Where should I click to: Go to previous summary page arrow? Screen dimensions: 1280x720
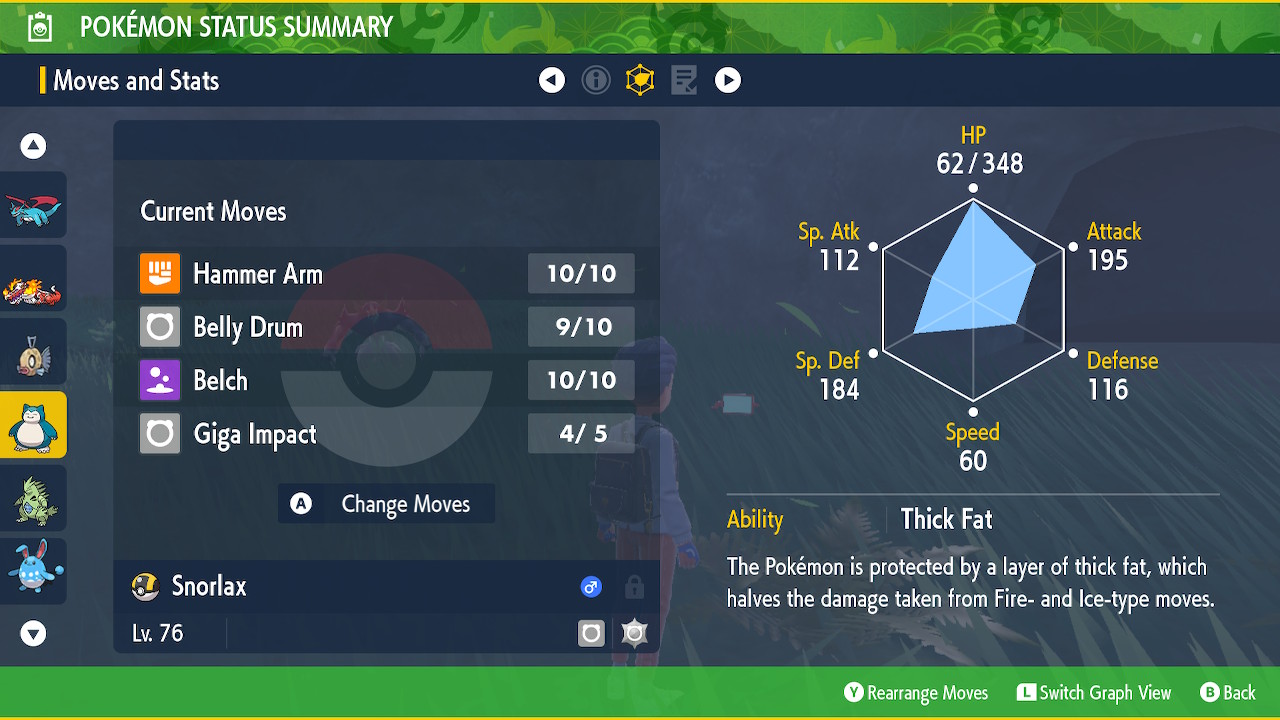tap(552, 80)
